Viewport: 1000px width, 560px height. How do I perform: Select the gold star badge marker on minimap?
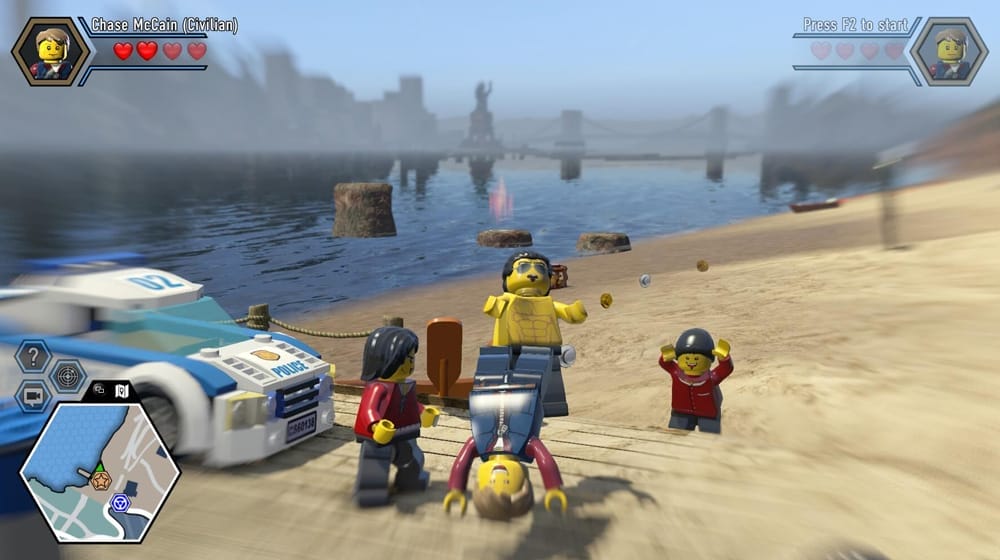click(100, 481)
